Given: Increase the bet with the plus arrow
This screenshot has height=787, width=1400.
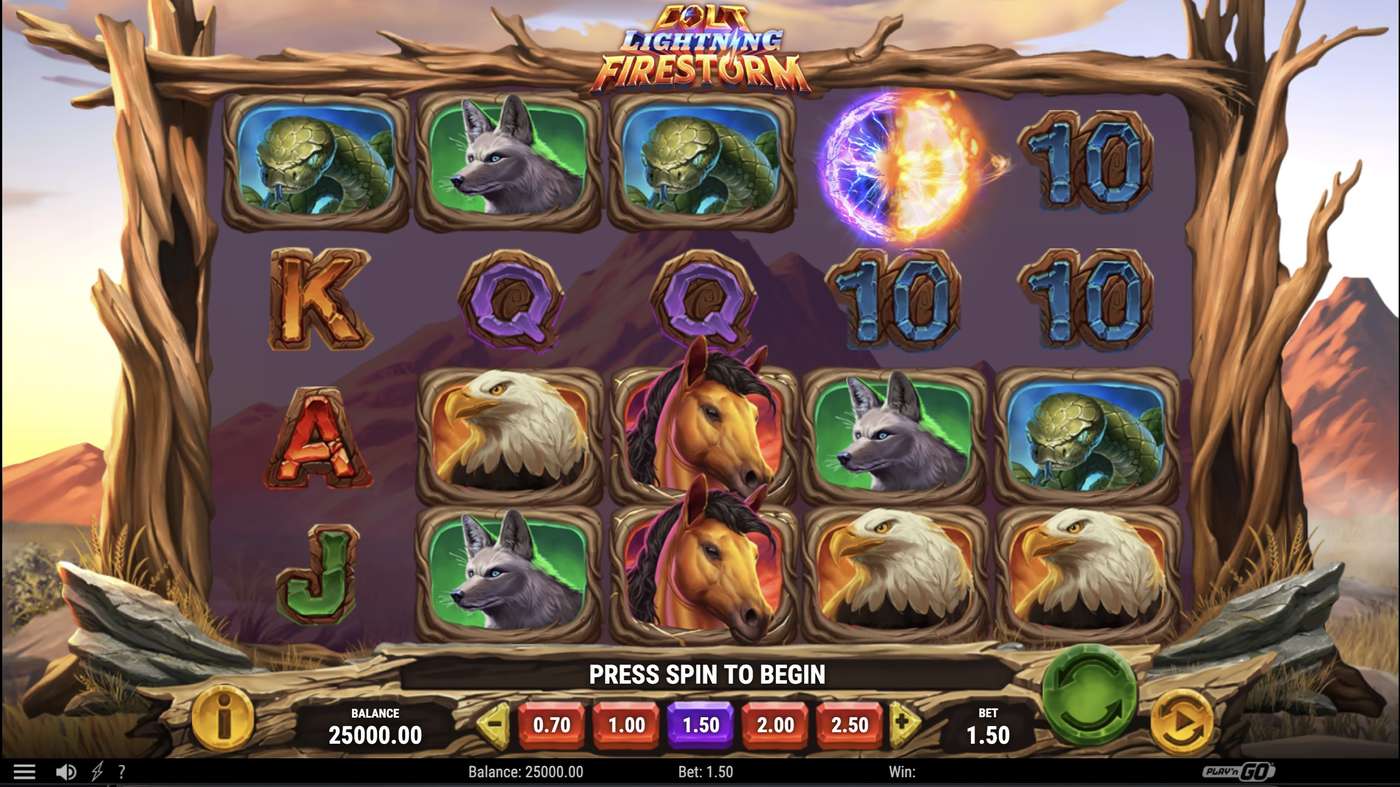Looking at the screenshot, I should coord(903,722).
